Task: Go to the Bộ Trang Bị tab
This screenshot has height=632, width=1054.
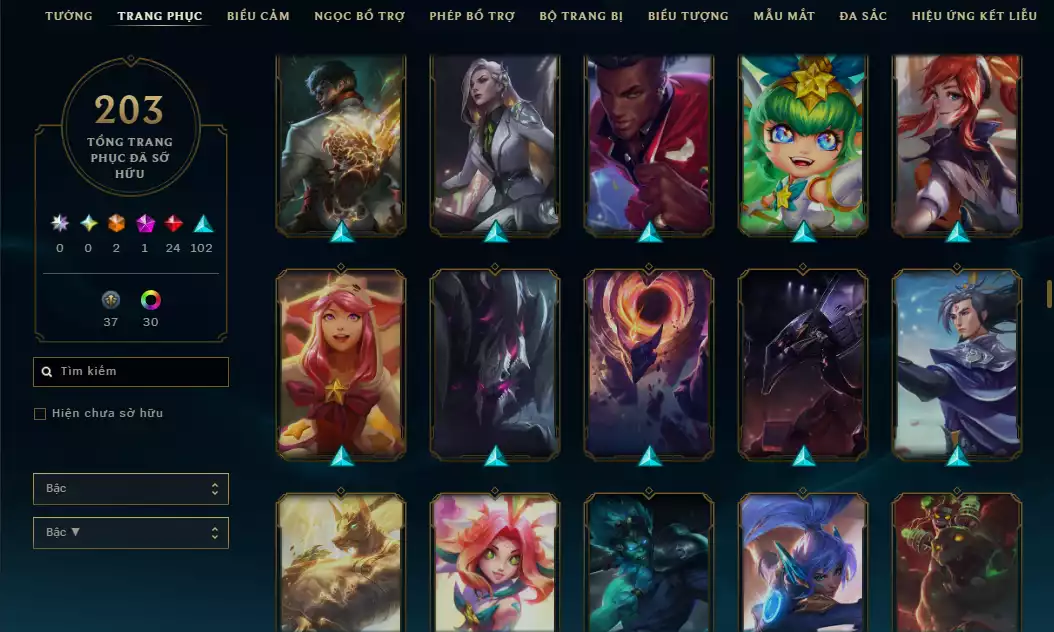Action: point(581,16)
